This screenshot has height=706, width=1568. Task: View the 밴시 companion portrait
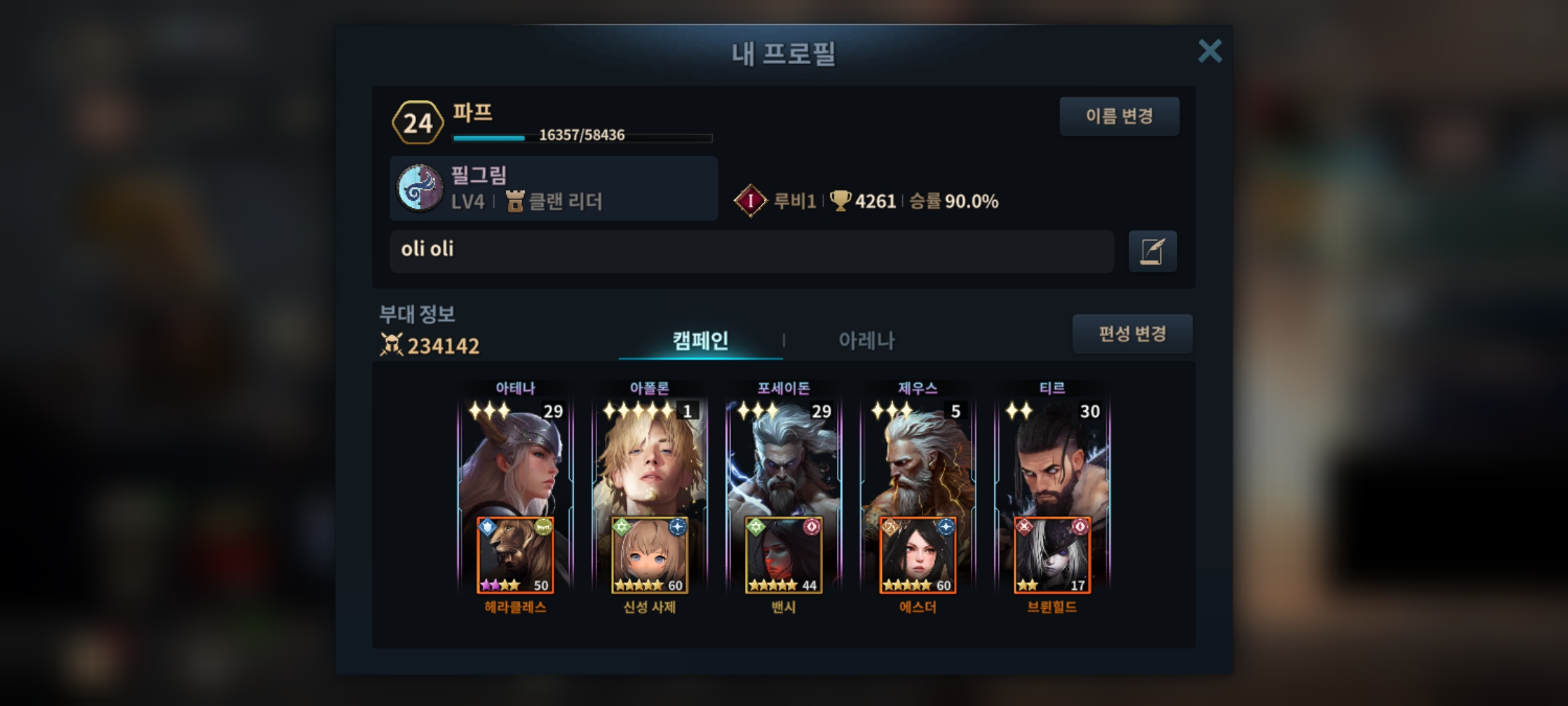coord(783,556)
